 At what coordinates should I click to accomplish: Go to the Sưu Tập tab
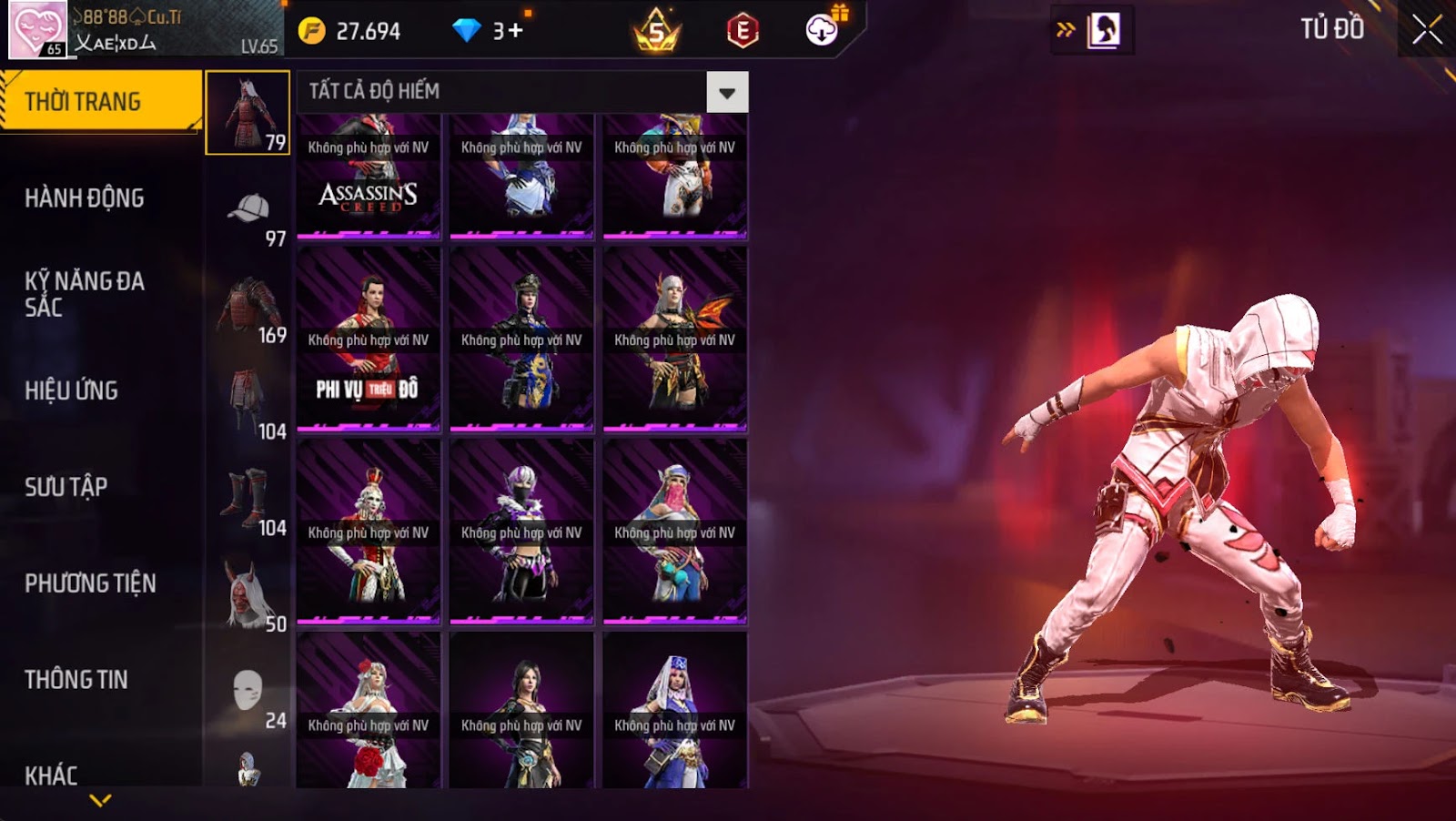[x=66, y=487]
